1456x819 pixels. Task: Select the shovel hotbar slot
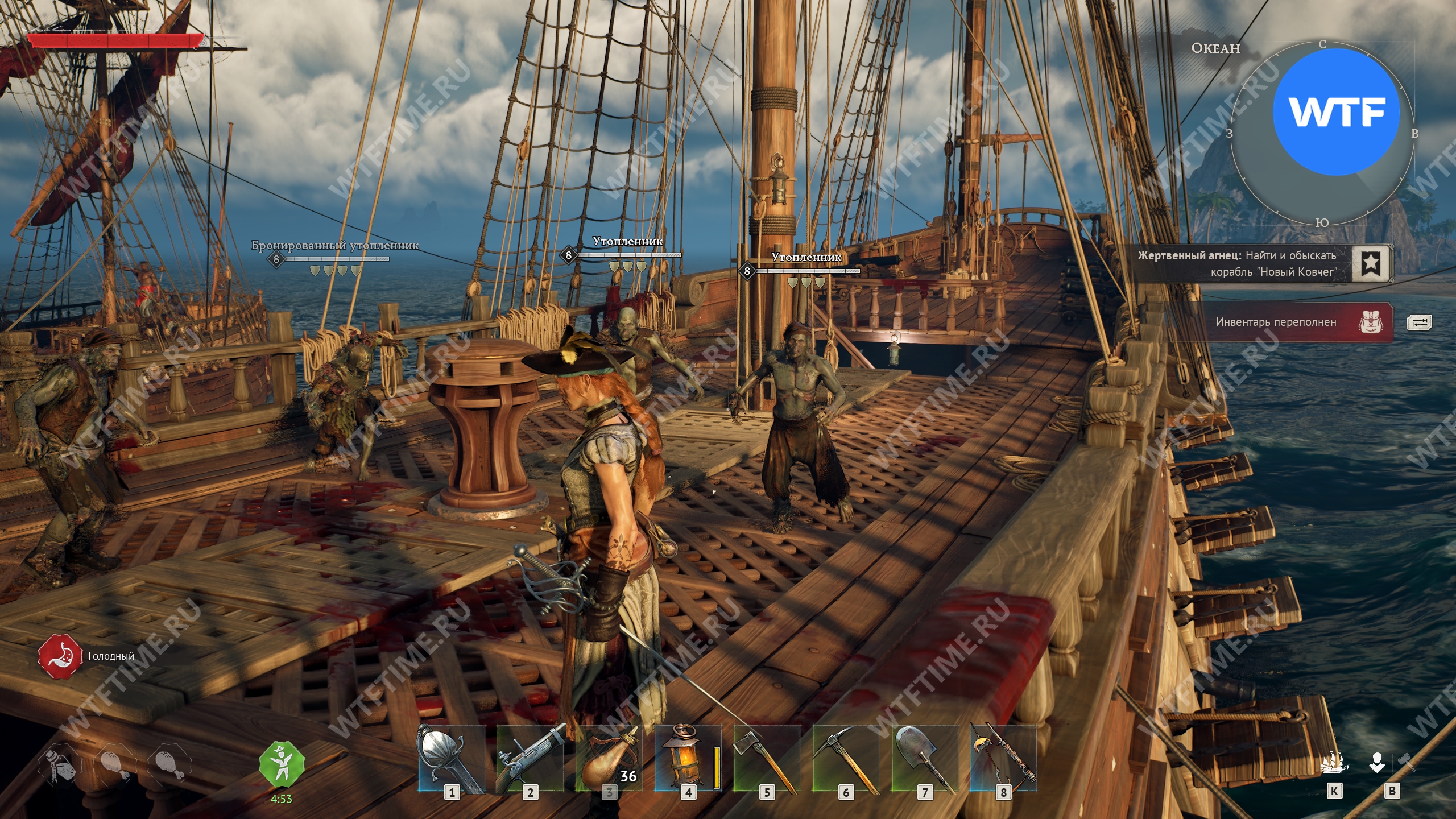925,758
